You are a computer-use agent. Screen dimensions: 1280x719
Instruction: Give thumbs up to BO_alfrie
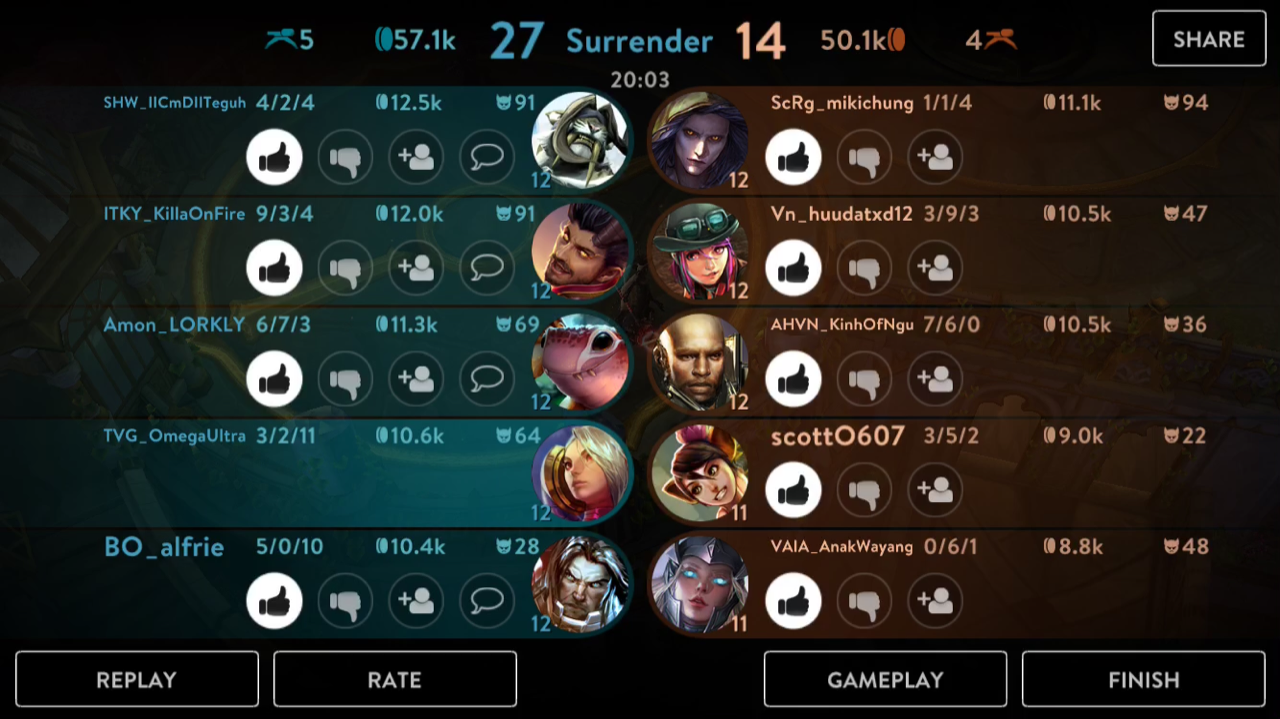pos(274,601)
